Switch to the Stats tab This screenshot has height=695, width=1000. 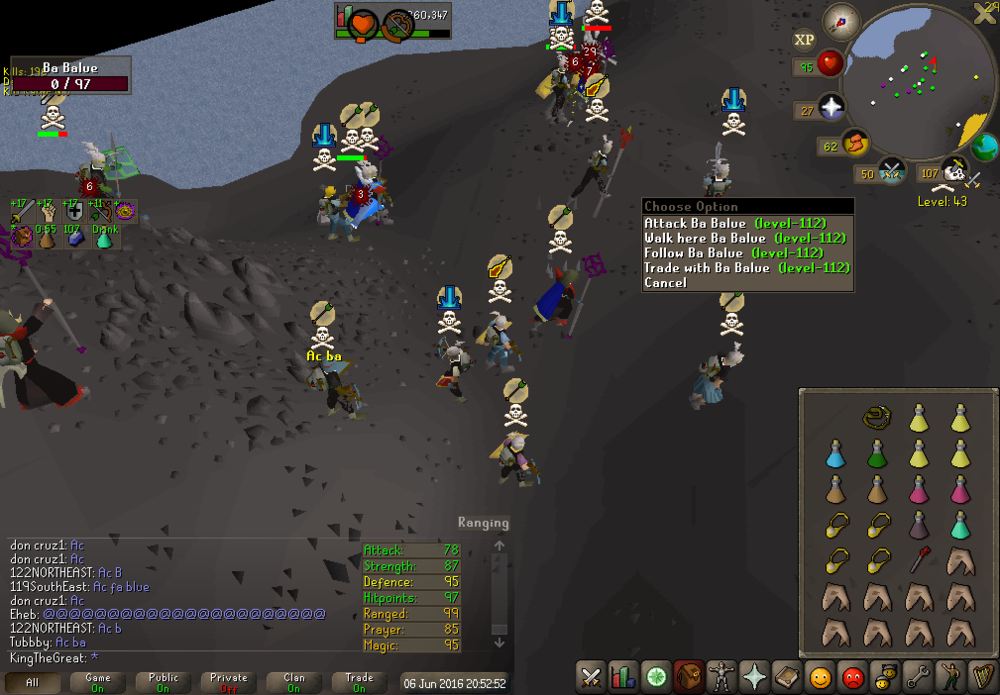[x=624, y=678]
